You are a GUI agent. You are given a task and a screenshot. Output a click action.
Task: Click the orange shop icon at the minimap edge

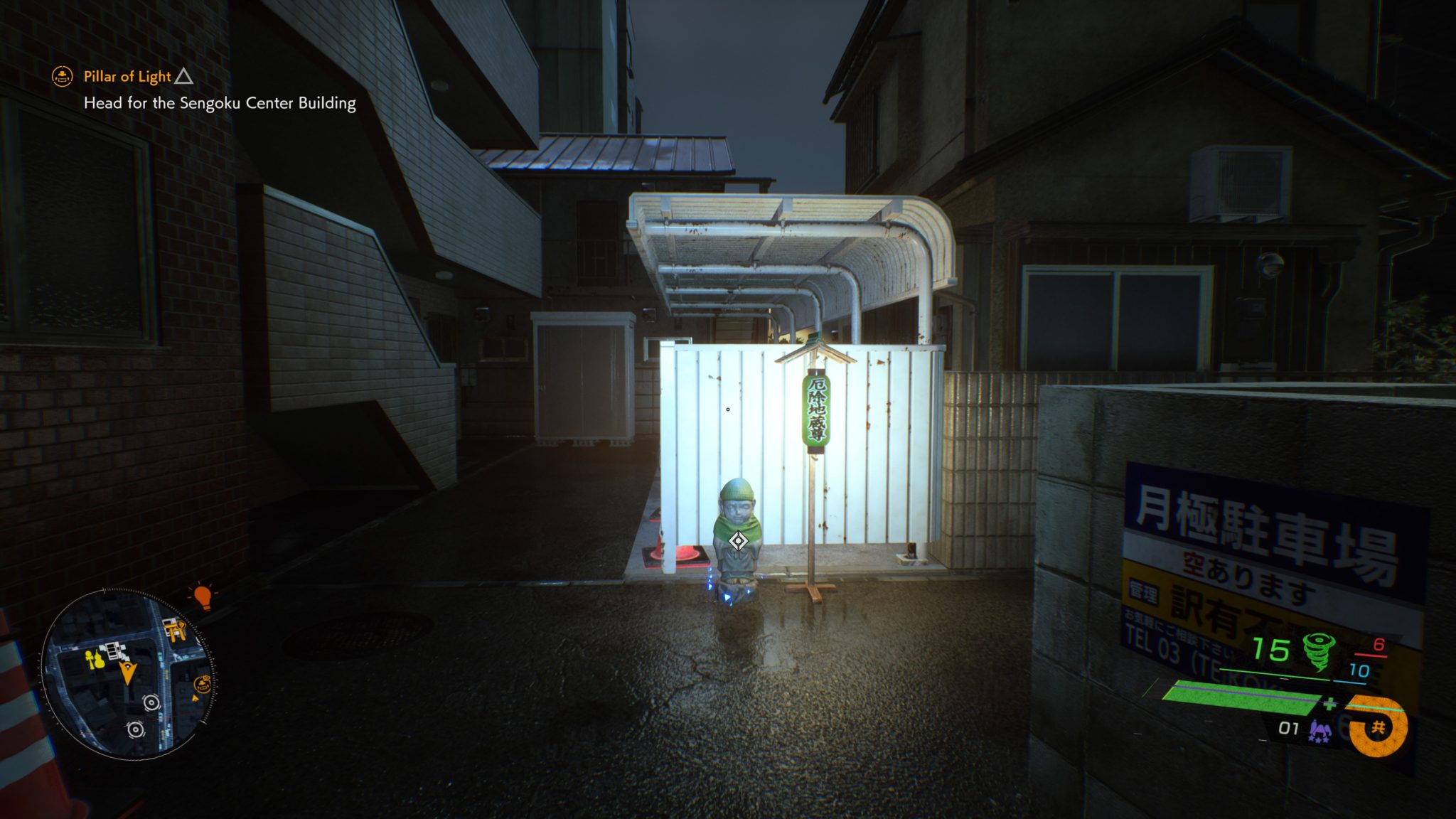pyautogui.click(x=202, y=684)
